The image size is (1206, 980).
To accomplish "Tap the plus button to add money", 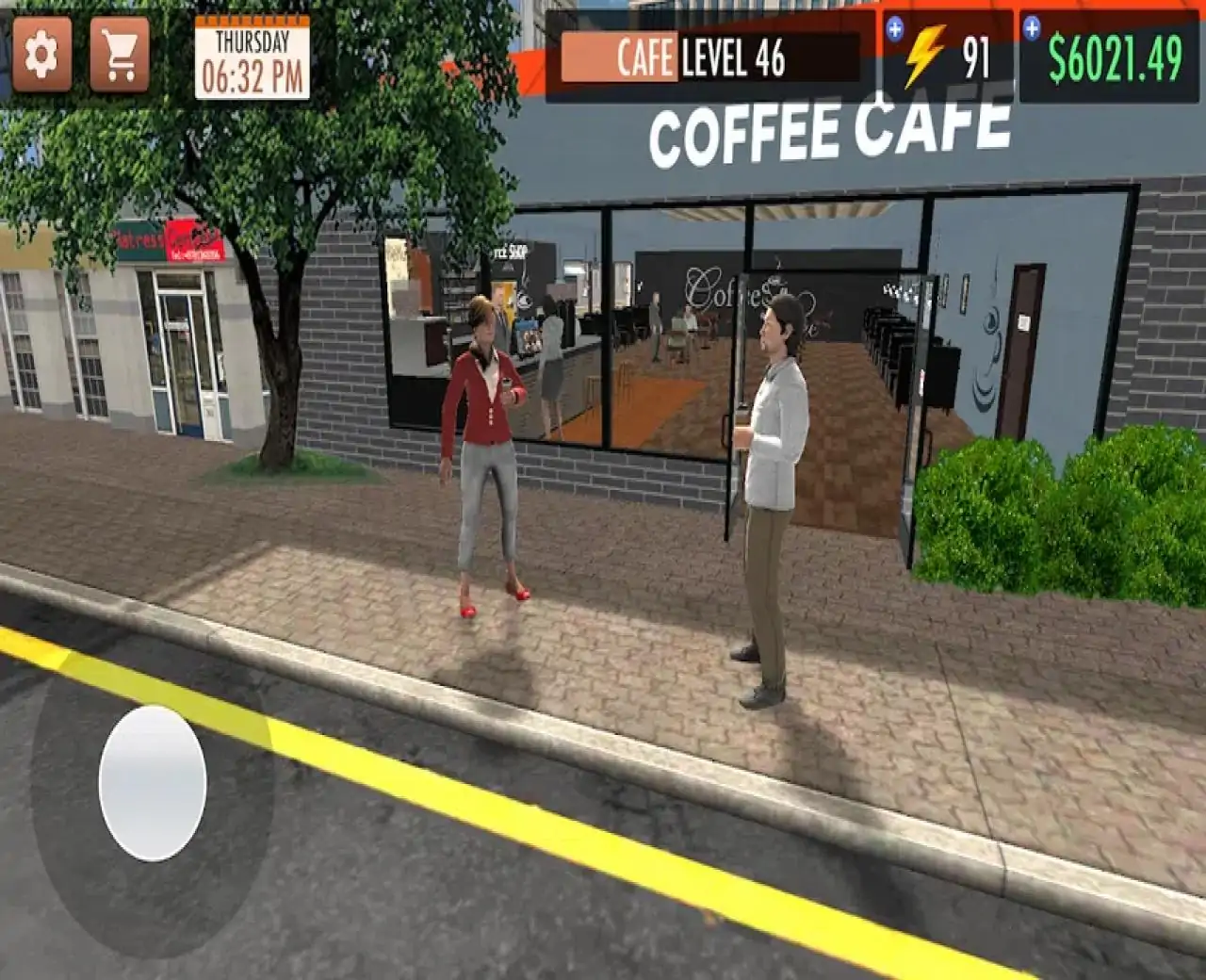I will click(1032, 28).
